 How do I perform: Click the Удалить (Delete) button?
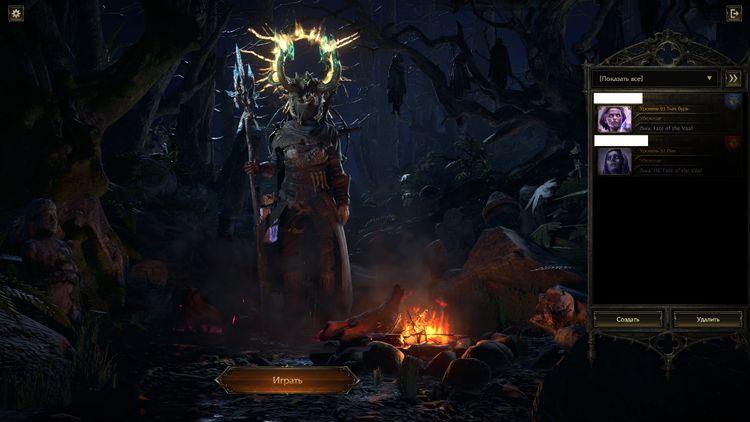[x=707, y=319]
